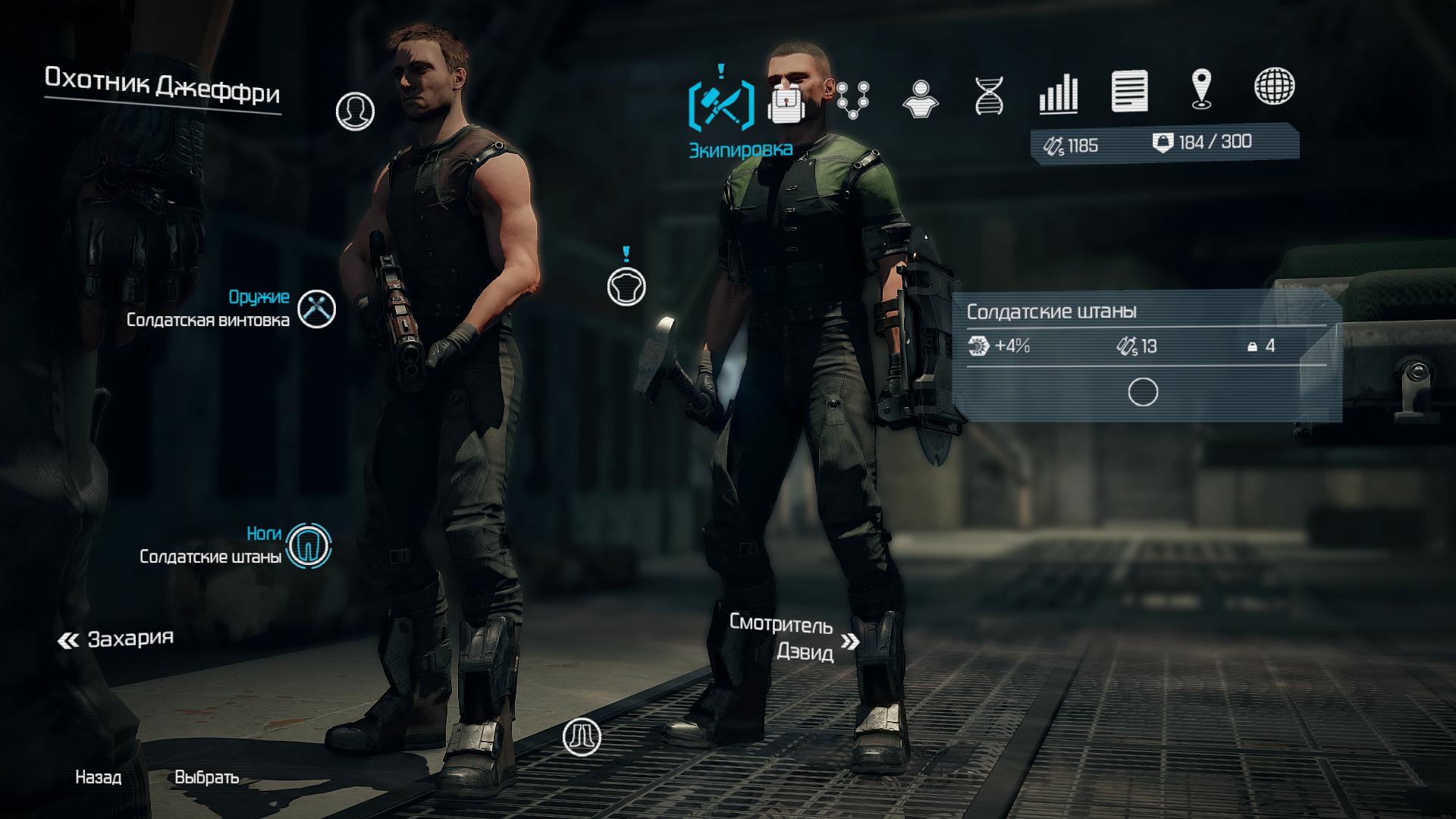Choose the Солдатские штаны item entry

(1143, 353)
